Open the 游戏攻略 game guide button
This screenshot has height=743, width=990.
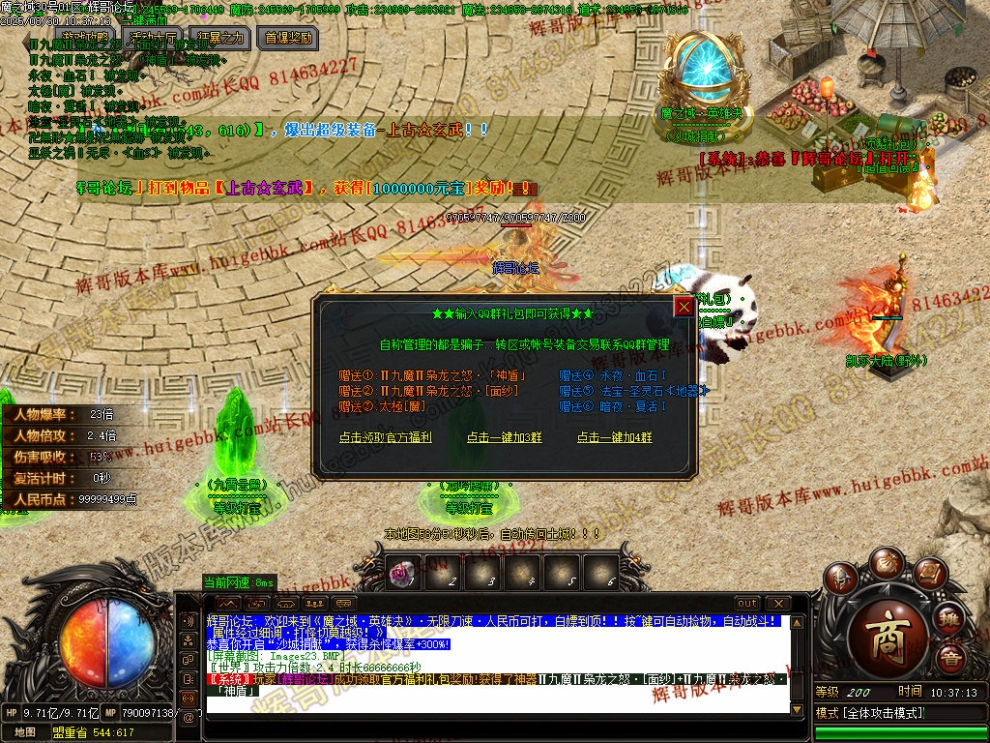(x=86, y=38)
